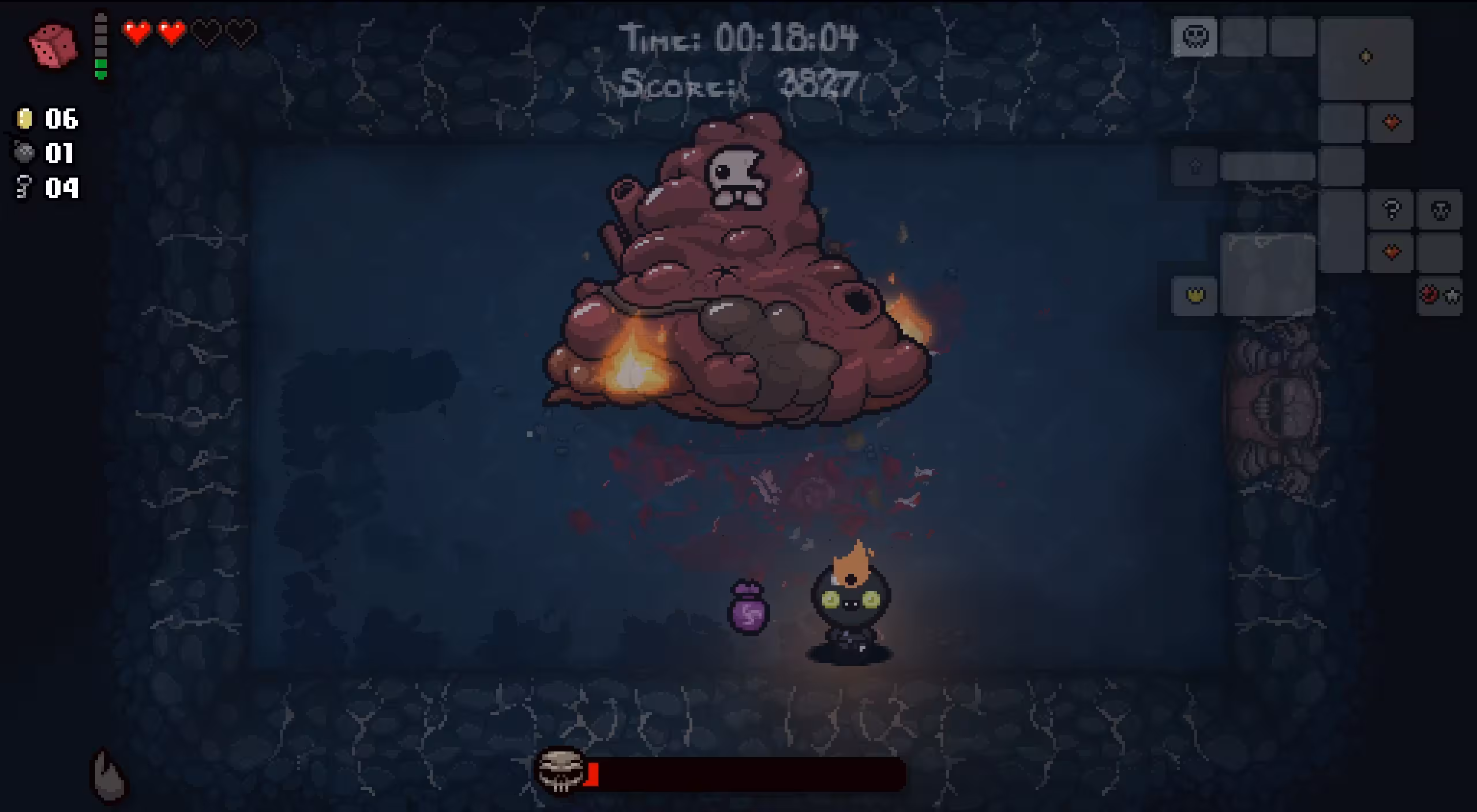
Task: Expand the large central minimap room
Action: (x=1268, y=273)
